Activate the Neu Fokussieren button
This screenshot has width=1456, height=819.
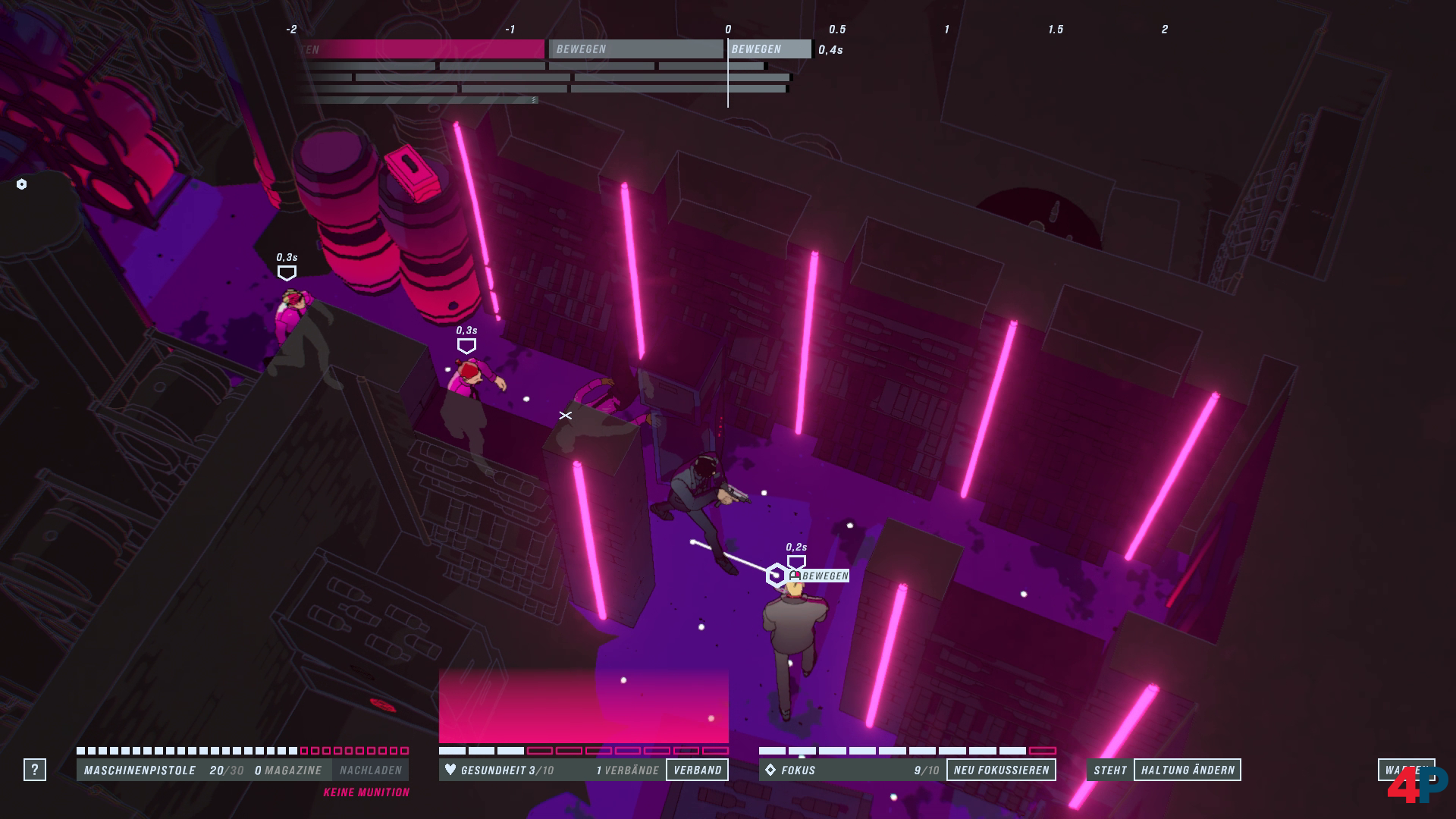(x=1001, y=770)
